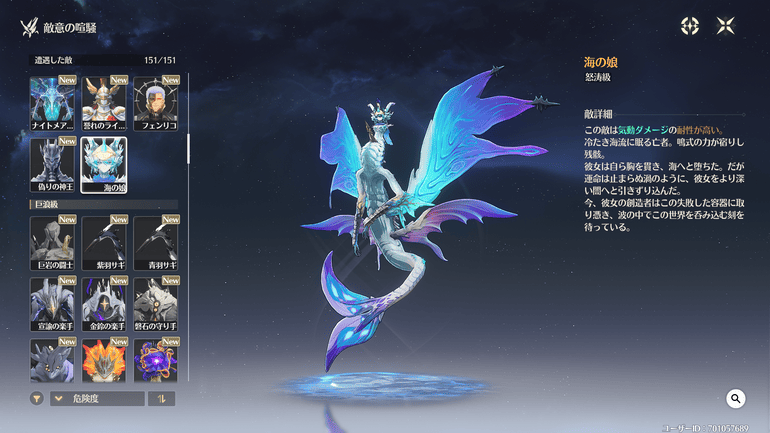Click the magnifying glass inspect button
This screenshot has width=770, height=433.
pos(736,399)
